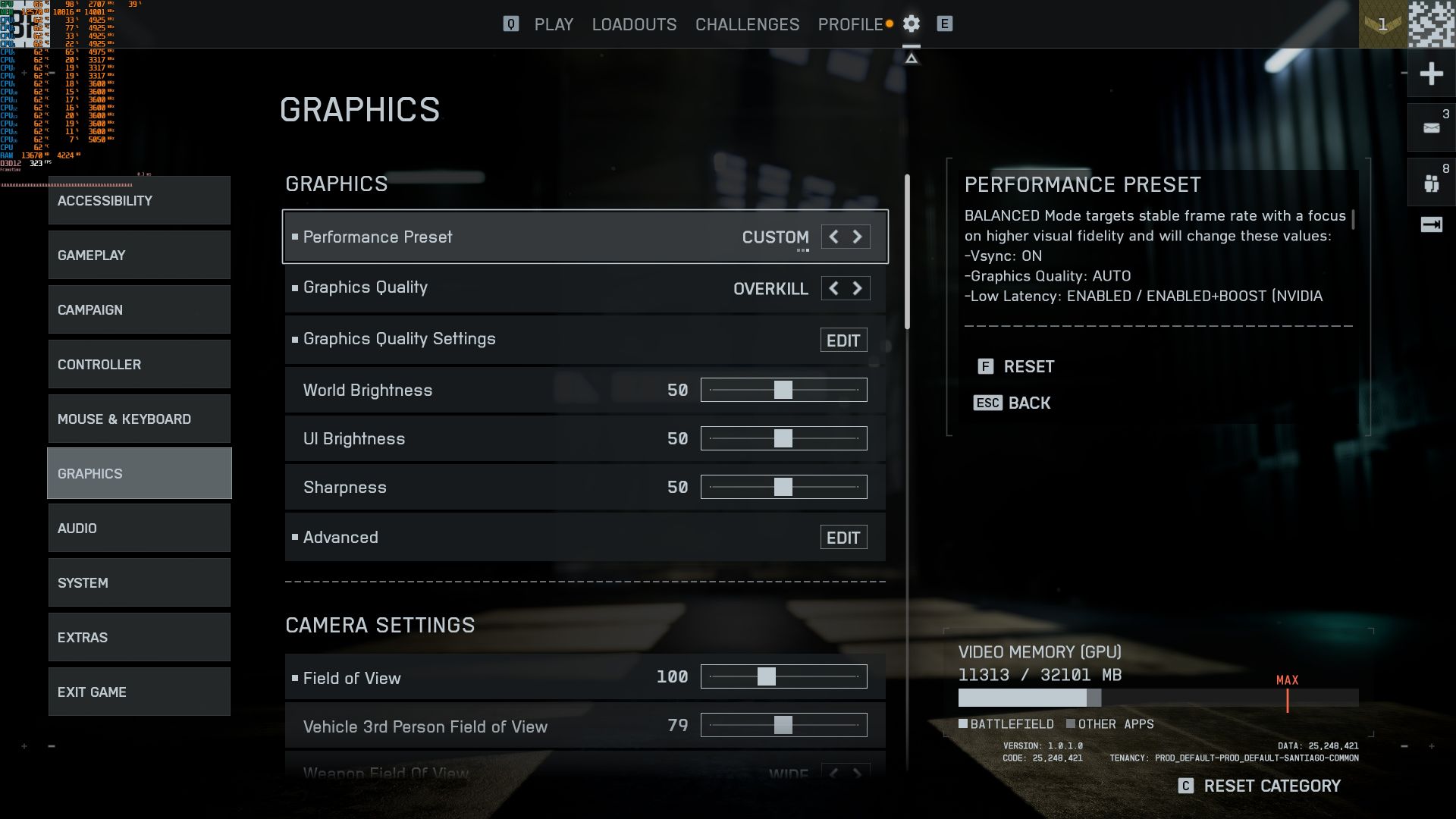Open the GAMEPLAY settings category
1456x819 pixels.
point(140,255)
